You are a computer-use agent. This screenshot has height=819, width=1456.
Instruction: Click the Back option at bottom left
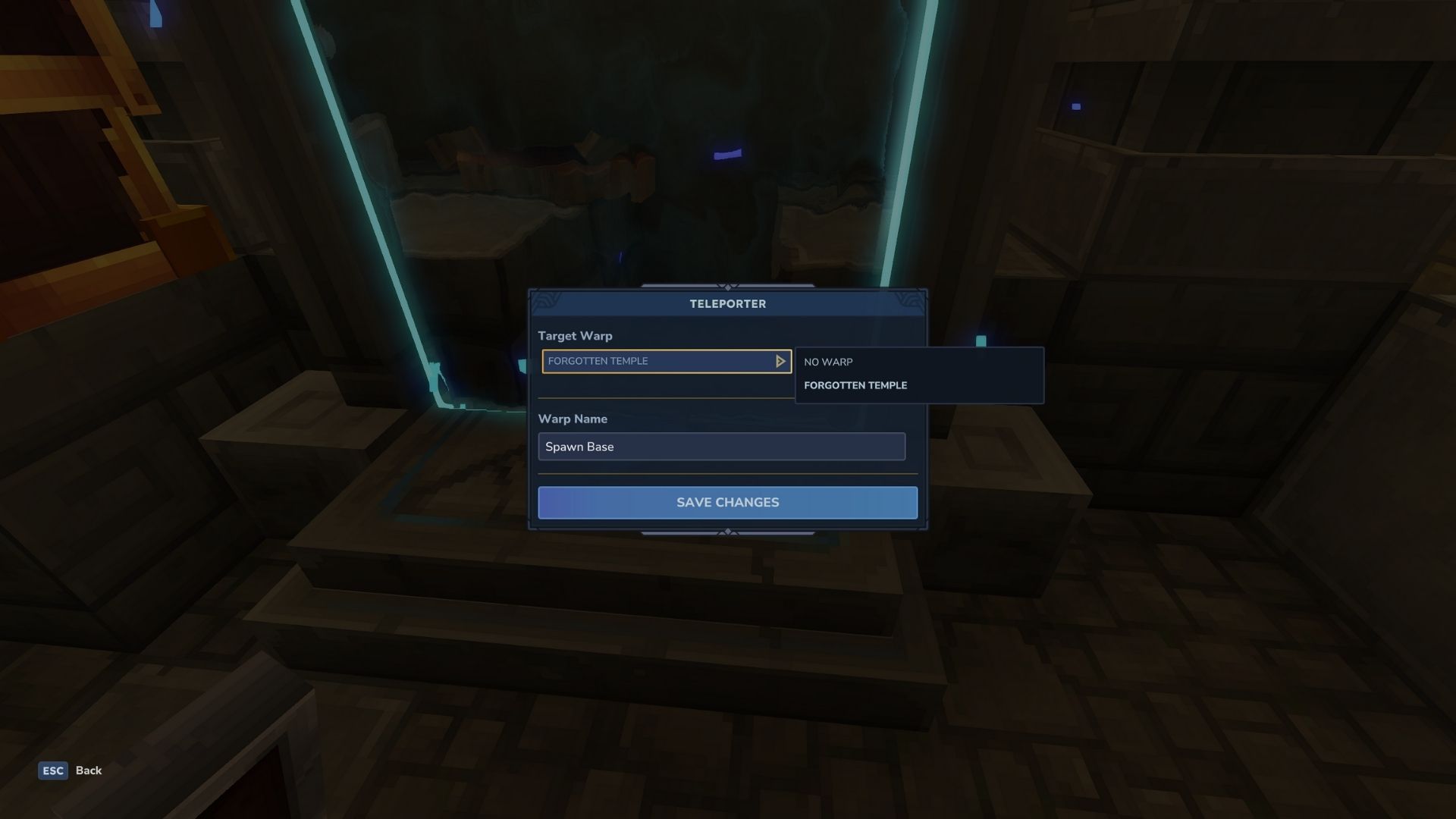(89, 770)
